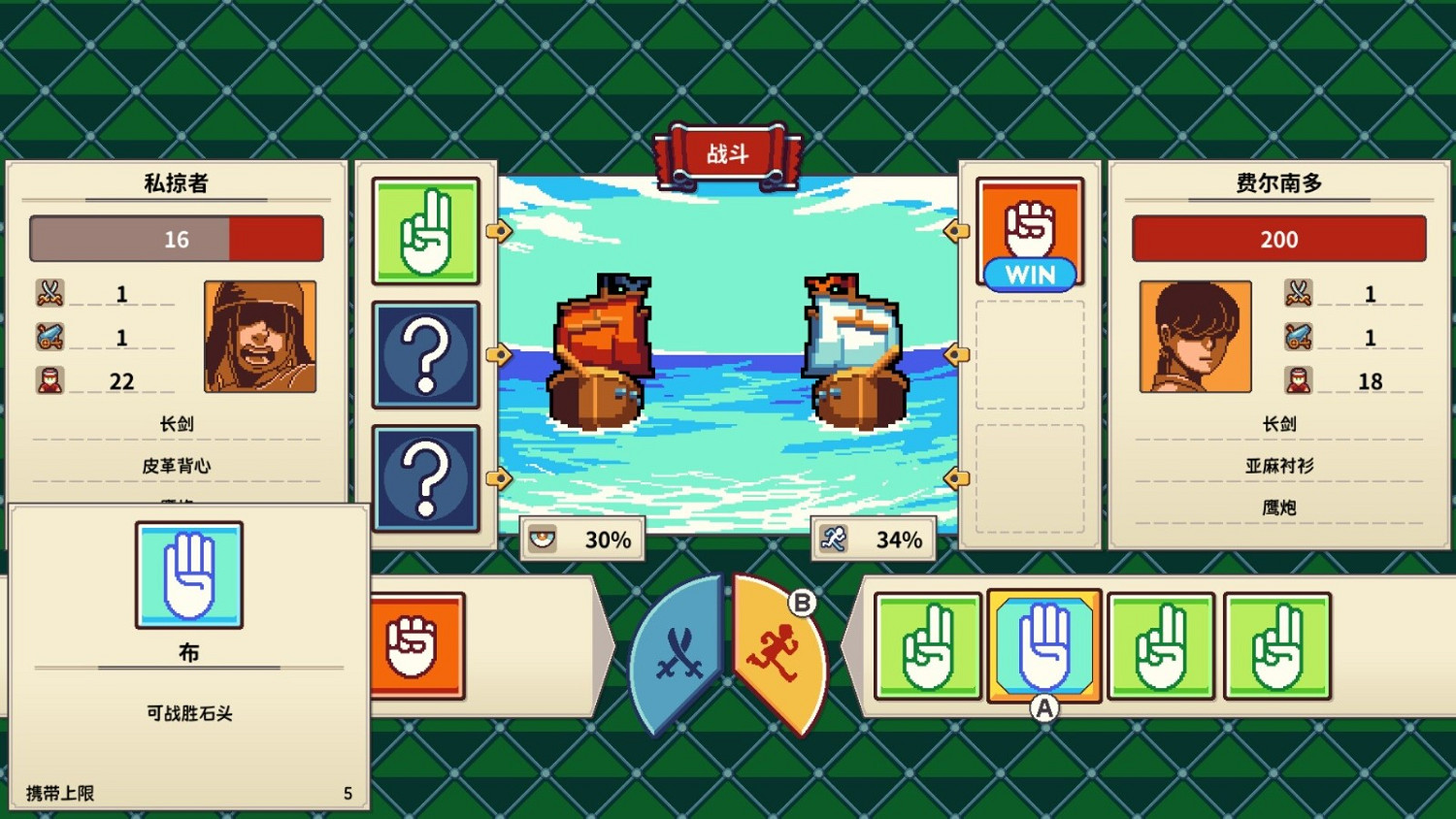Click the gold diamond arrow beside the scissors card

(x=500, y=230)
